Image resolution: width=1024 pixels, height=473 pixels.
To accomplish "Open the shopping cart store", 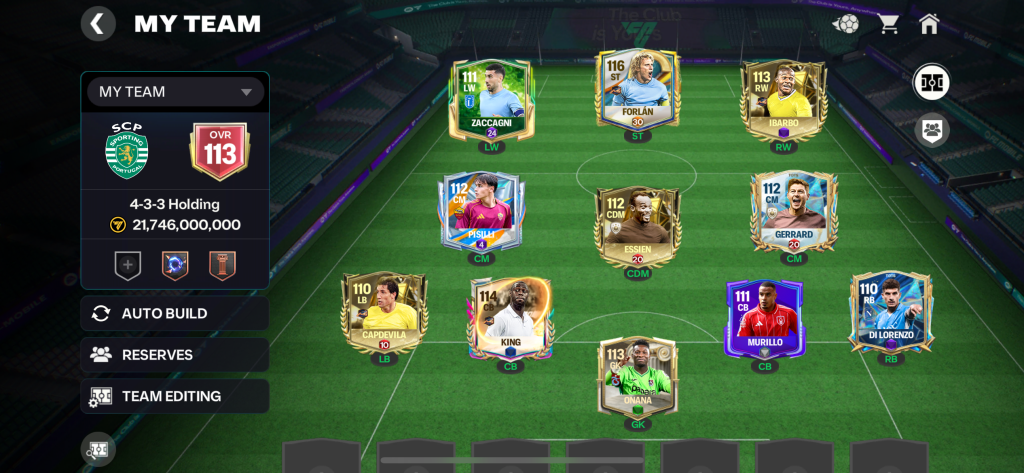I will [888, 24].
